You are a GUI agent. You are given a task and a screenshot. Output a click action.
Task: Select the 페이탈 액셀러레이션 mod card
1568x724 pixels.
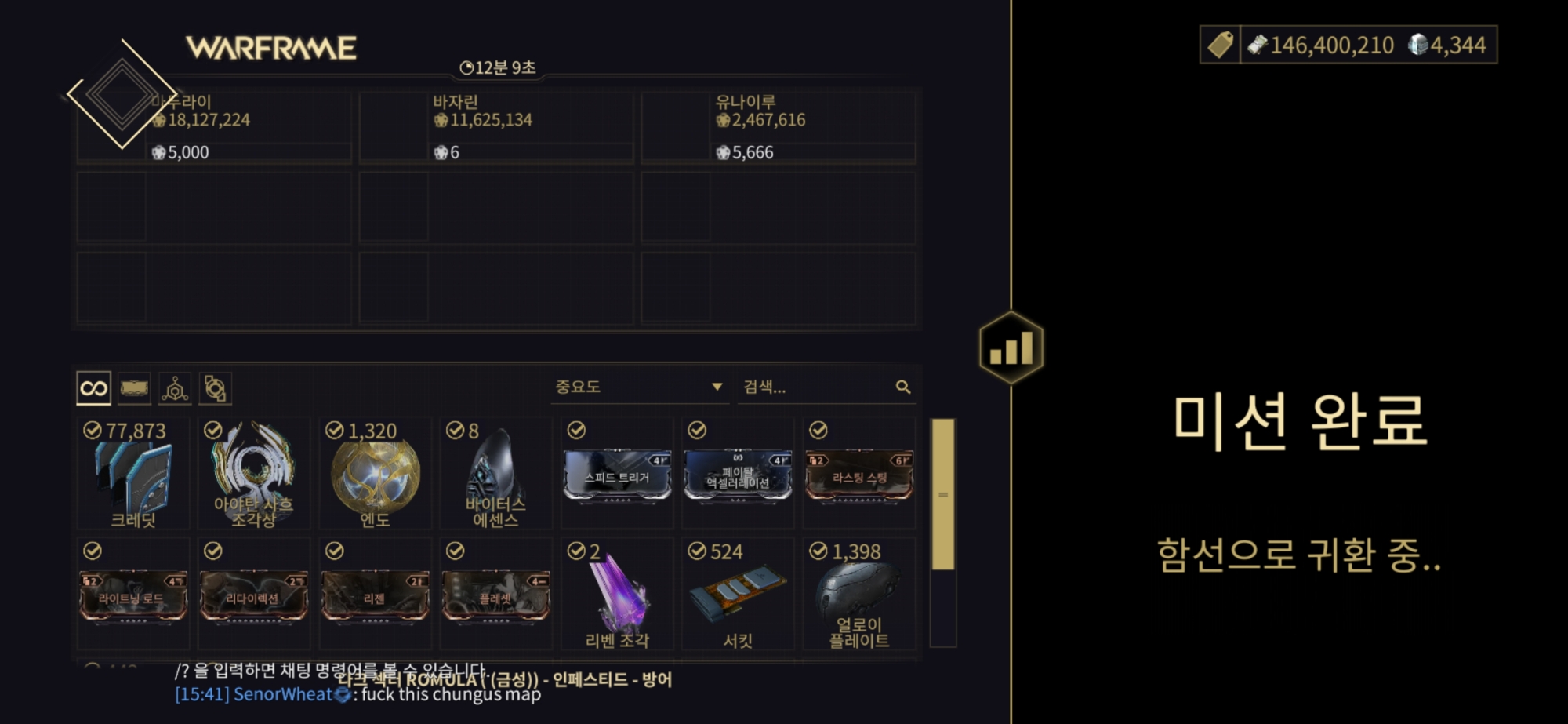click(x=738, y=474)
